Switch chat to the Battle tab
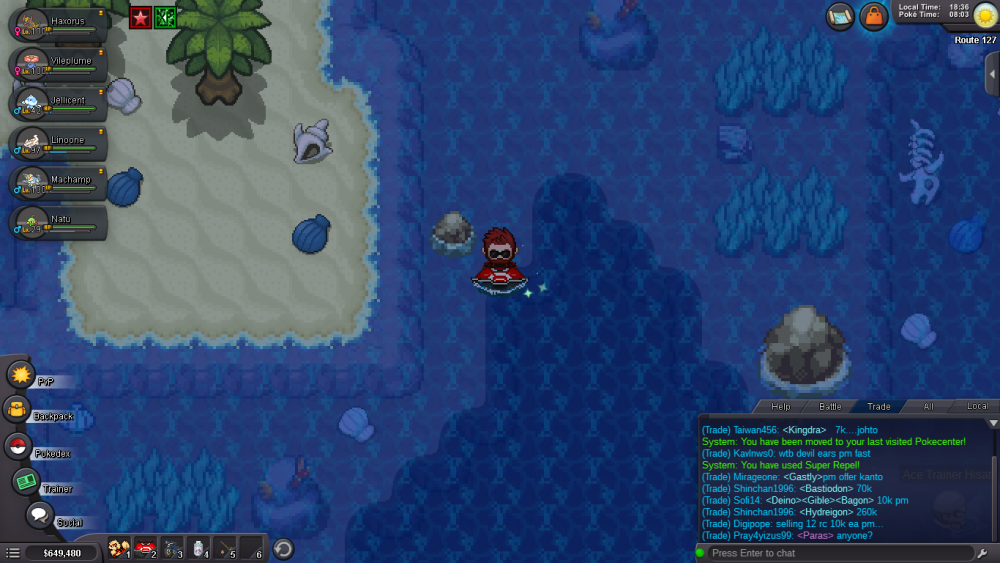The image size is (1000, 563). [831, 406]
